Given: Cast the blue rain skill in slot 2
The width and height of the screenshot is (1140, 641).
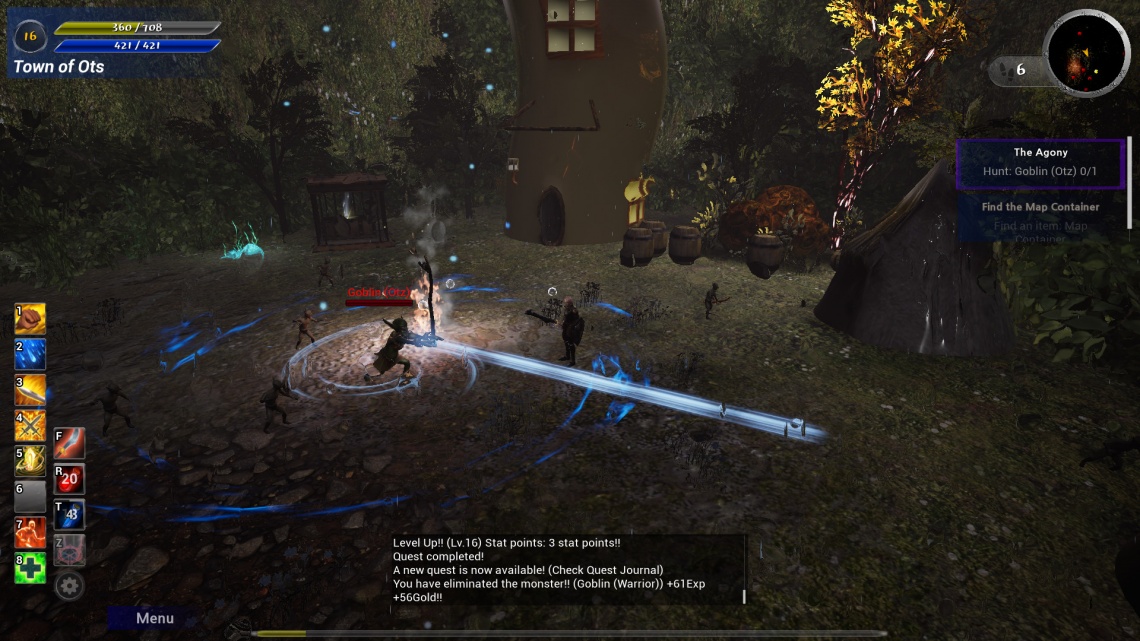Looking at the screenshot, I should tap(30, 354).
